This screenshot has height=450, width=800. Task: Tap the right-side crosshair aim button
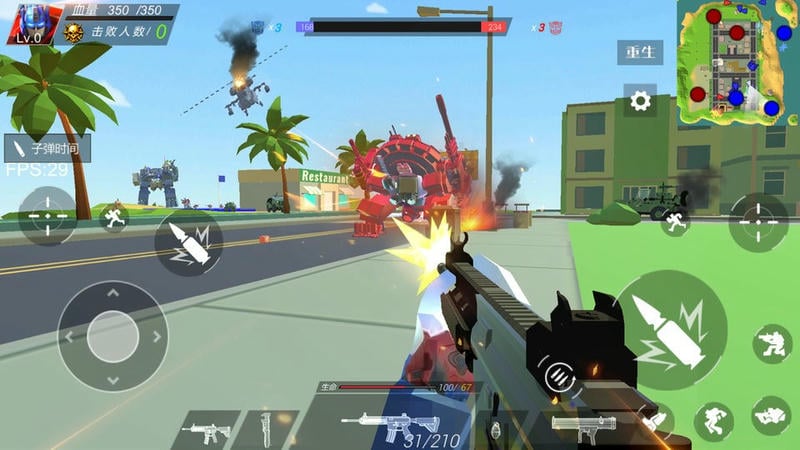point(758,222)
